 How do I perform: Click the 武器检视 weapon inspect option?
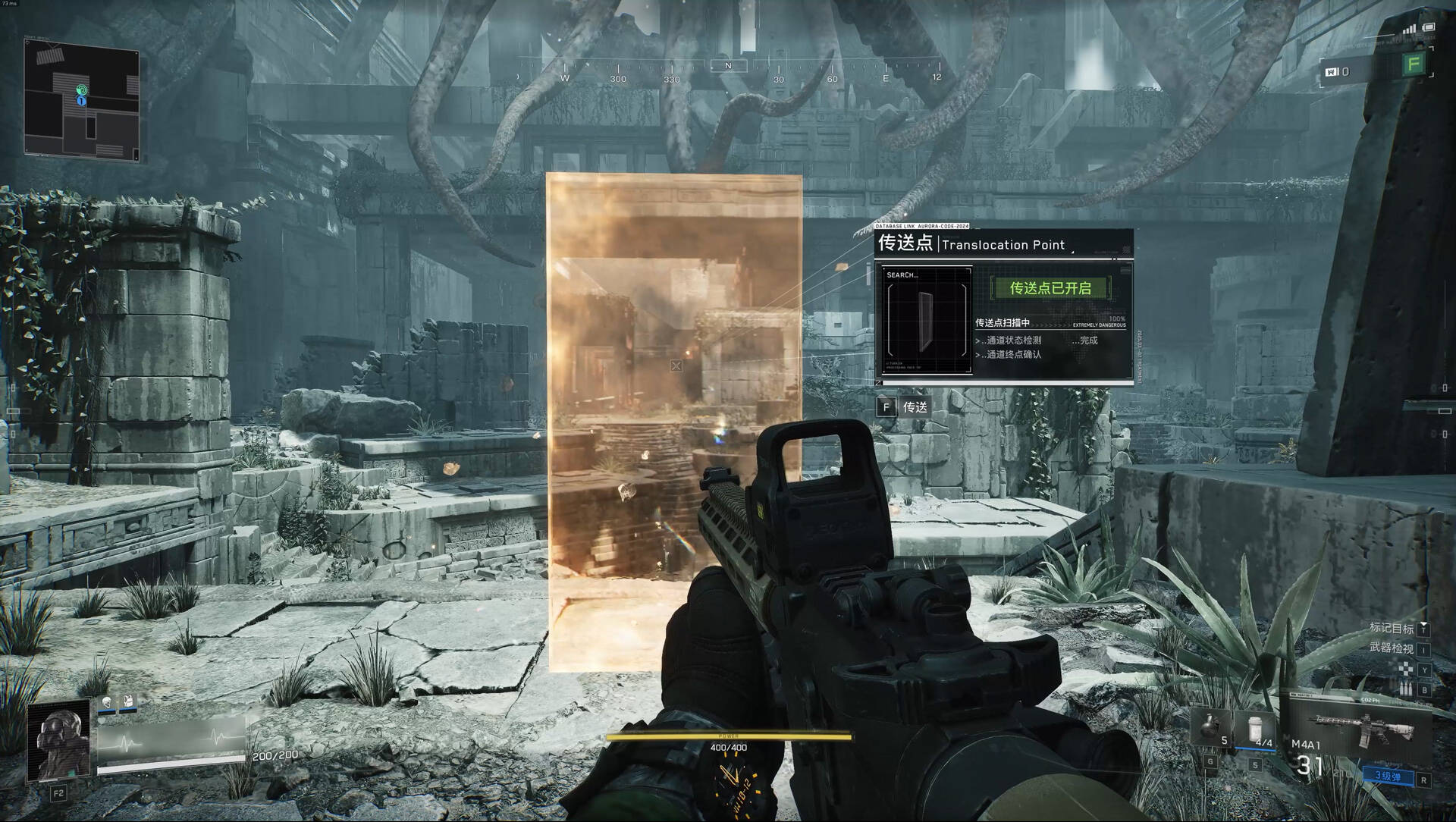pyautogui.click(x=1391, y=648)
